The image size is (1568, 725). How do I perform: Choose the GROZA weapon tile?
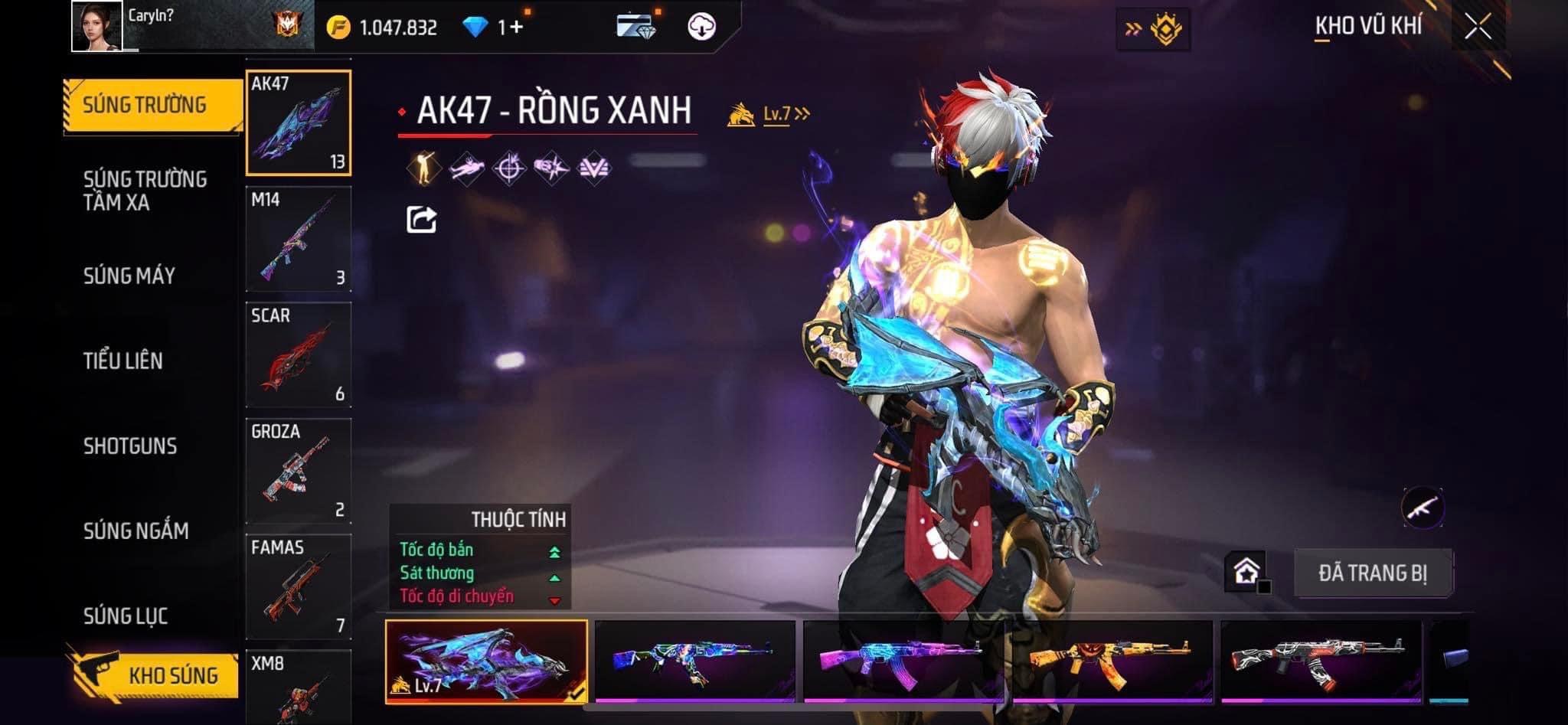click(x=298, y=471)
